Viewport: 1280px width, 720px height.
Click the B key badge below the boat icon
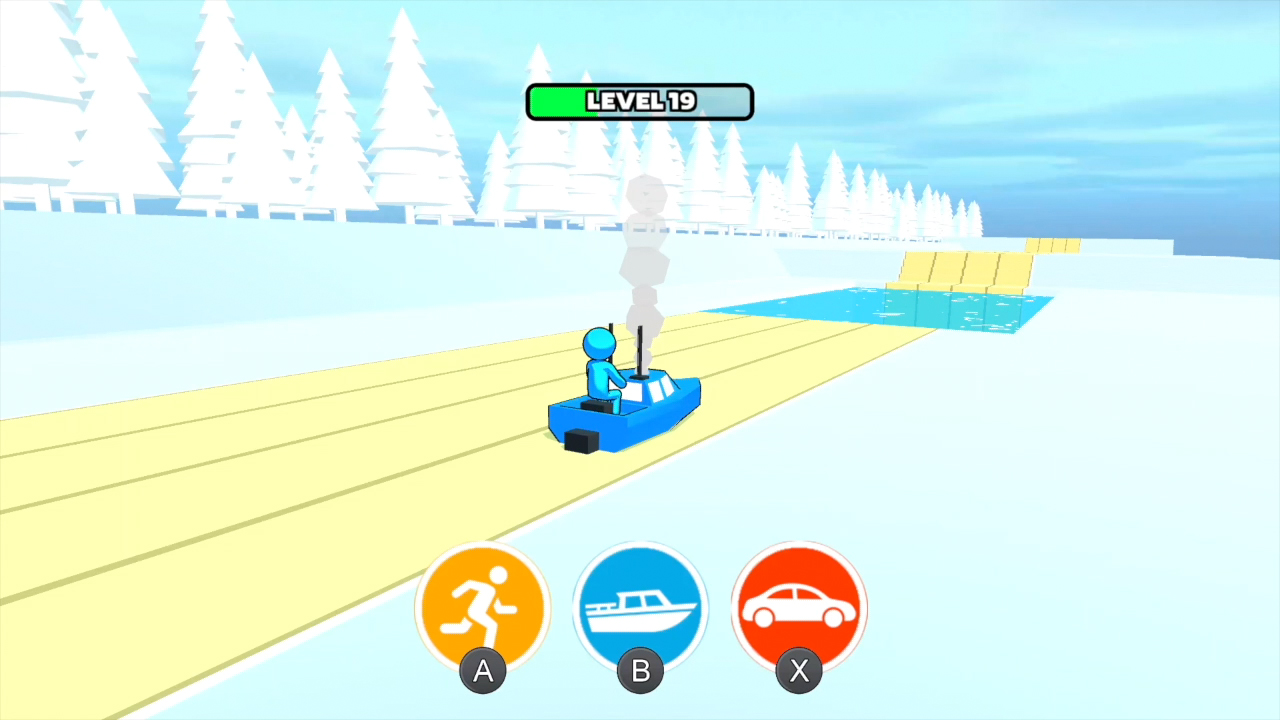click(x=640, y=671)
